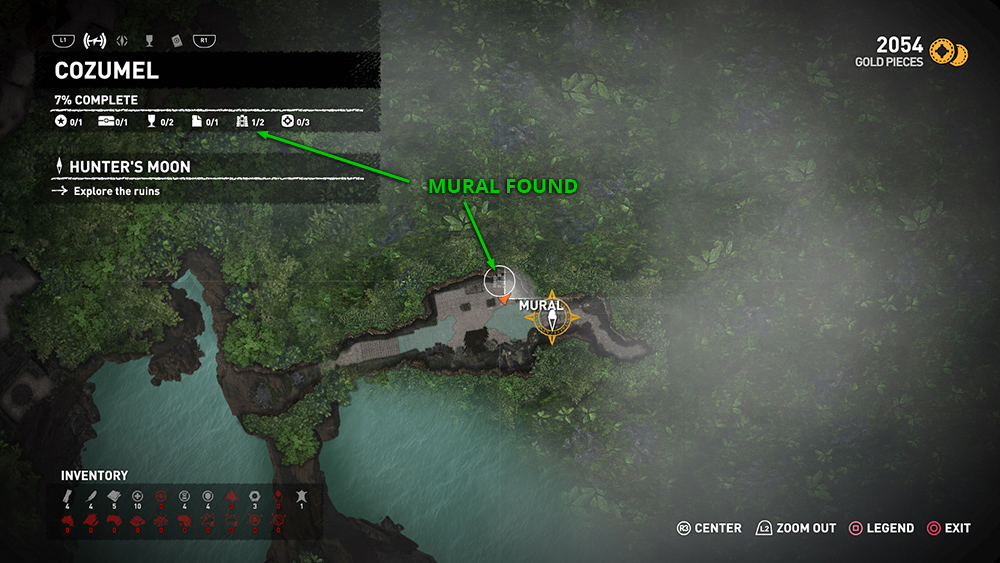The image size is (1000, 563).
Task: Switch to the dimmed compass tab
Action: coord(123,41)
